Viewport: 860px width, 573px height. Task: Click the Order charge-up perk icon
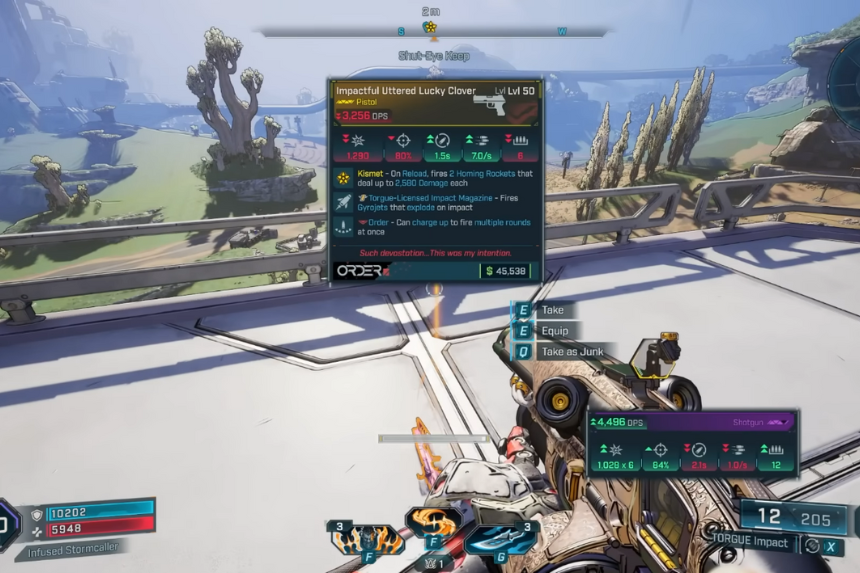coord(344,228)
